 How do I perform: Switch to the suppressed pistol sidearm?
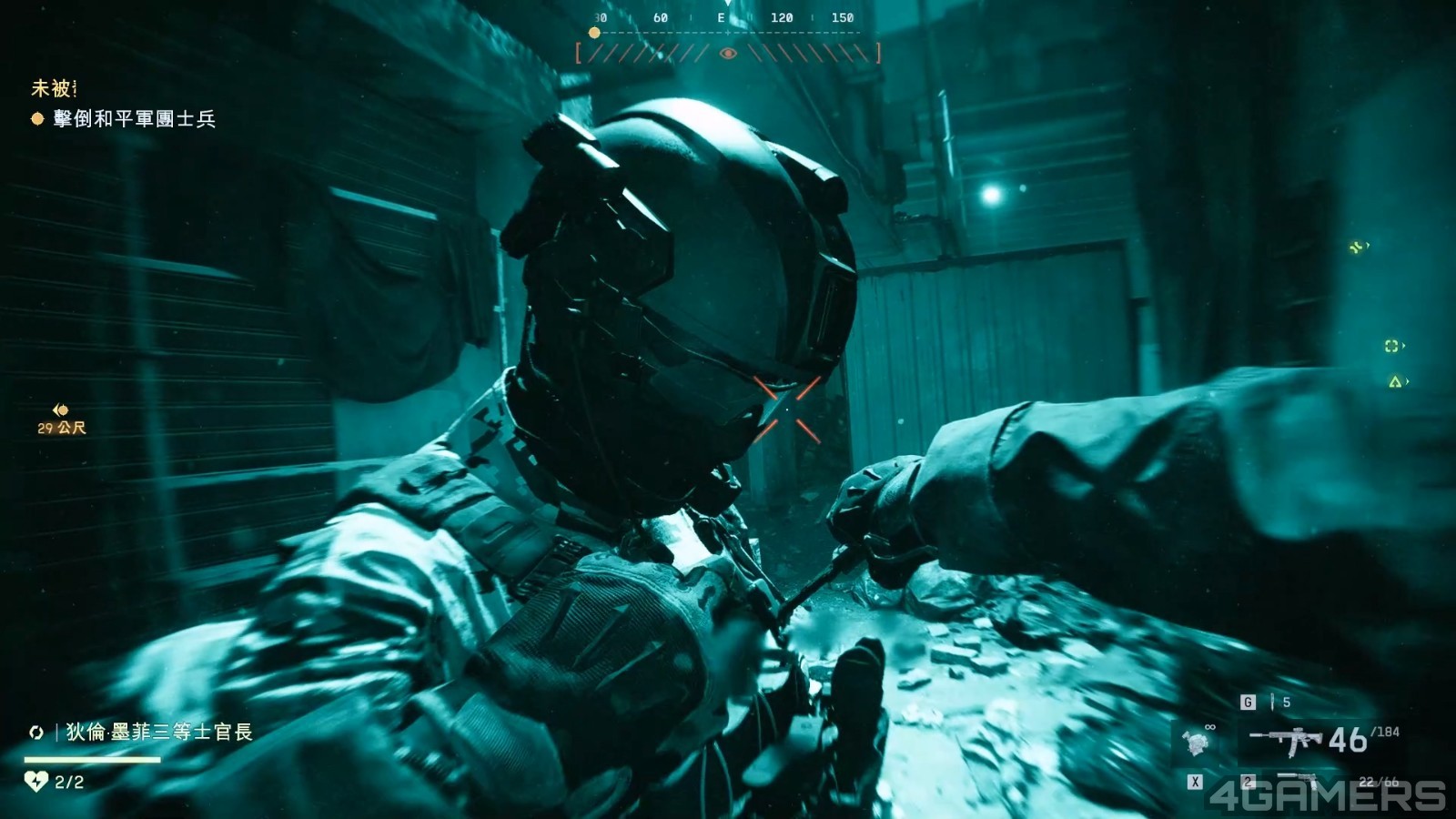pyautogui.click(x=1298, y=780)
